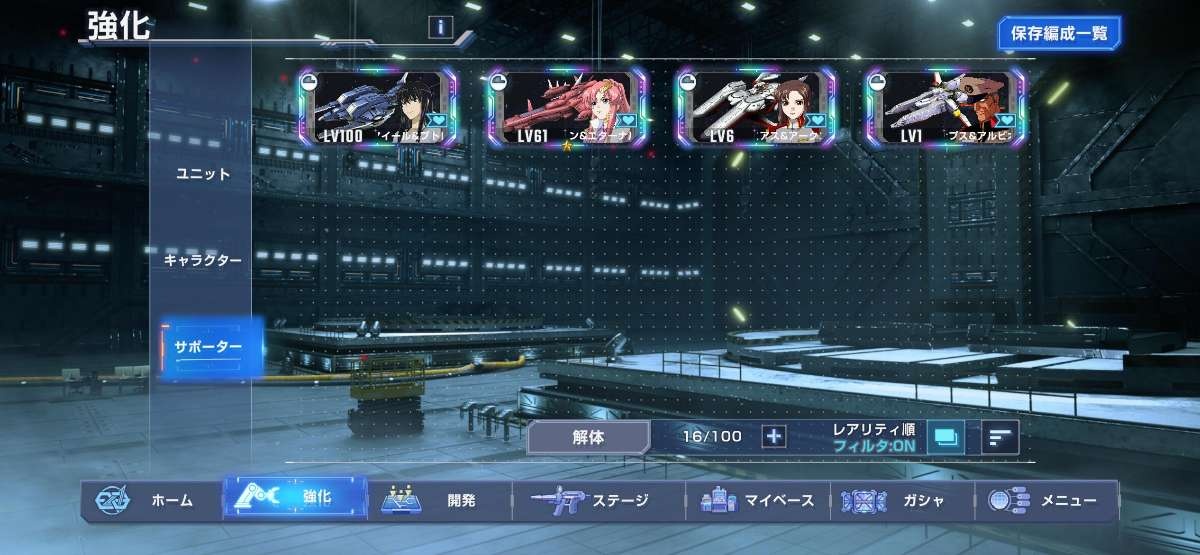Expand supporter capacity with the plus button
1200x555 pixels.
click(x=774, y=436)
